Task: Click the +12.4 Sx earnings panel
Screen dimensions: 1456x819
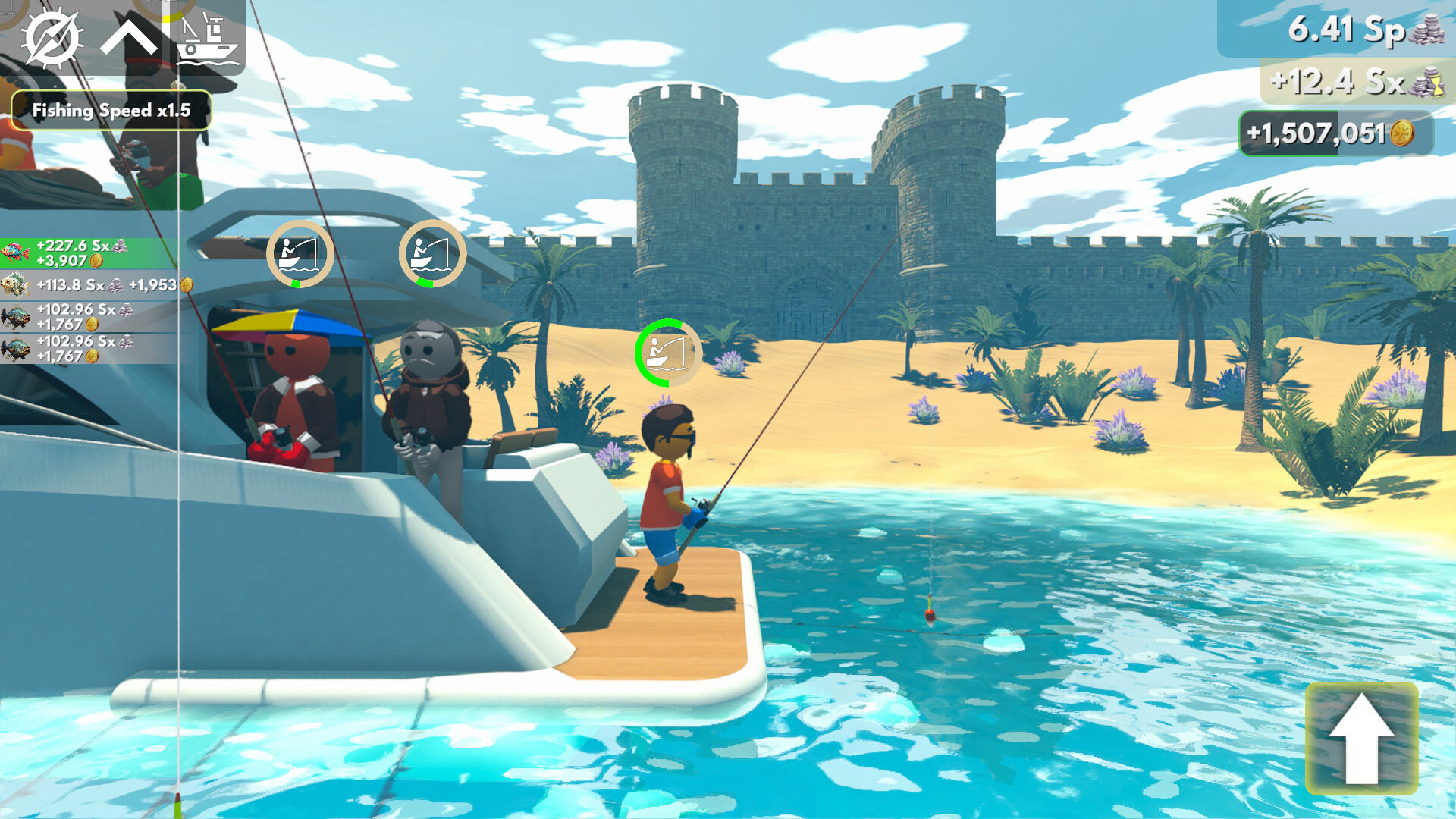Action: [1357, 86]
